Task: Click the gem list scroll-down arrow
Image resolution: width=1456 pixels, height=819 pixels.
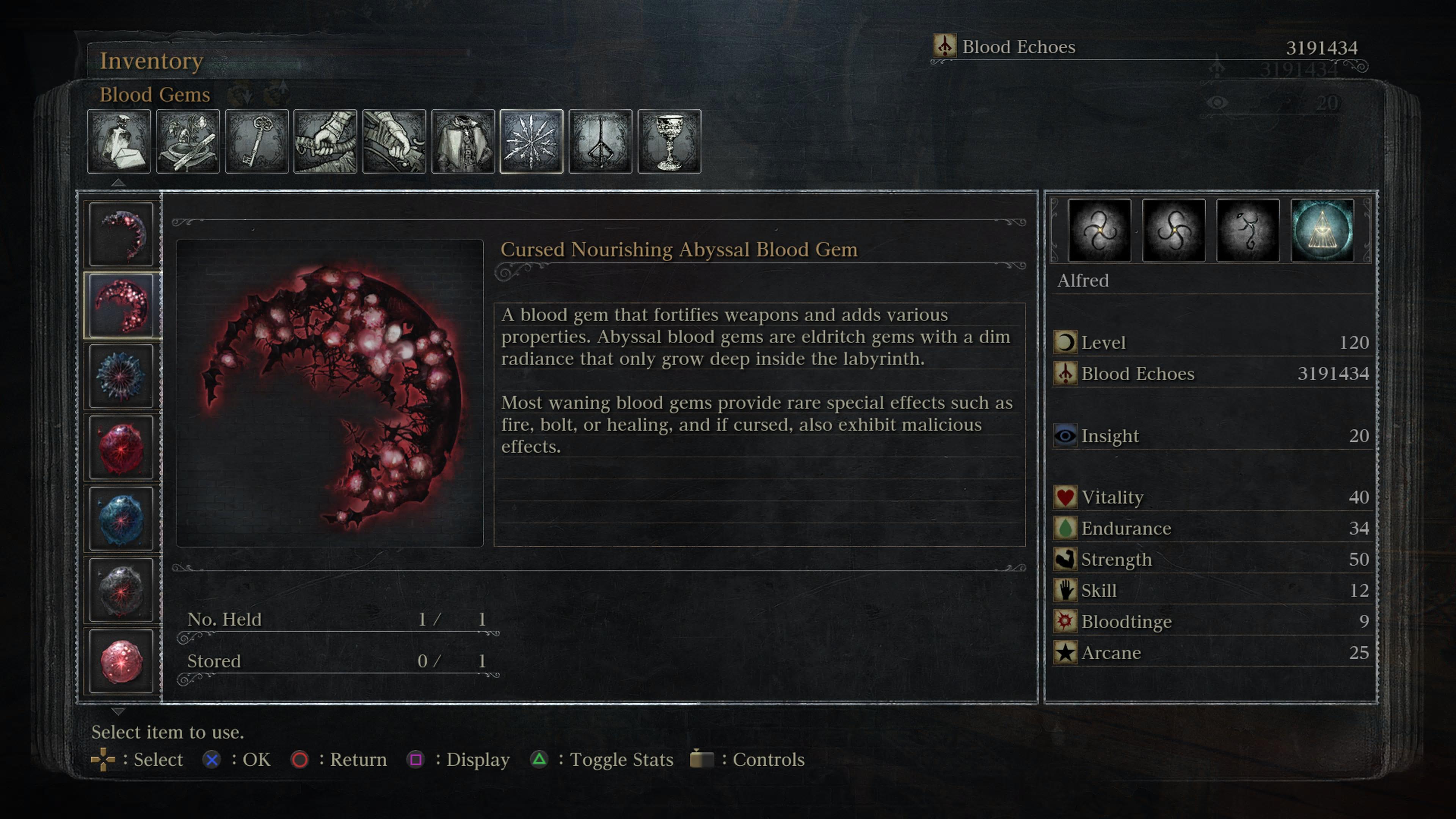Action: 118,711
